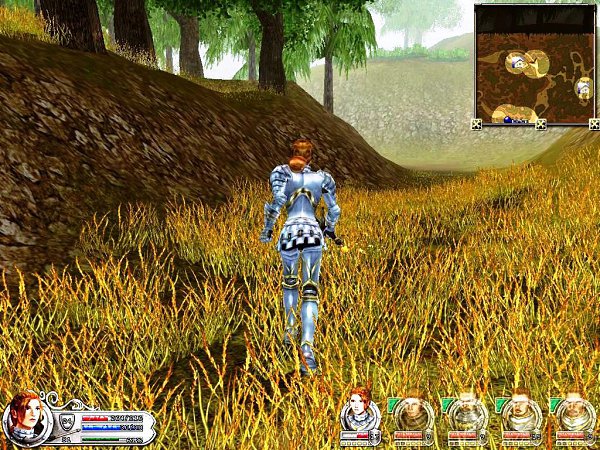600x450 pixels.
Task: Click the level shield badge beside hero portrait
Action: (x=67, y=421)
